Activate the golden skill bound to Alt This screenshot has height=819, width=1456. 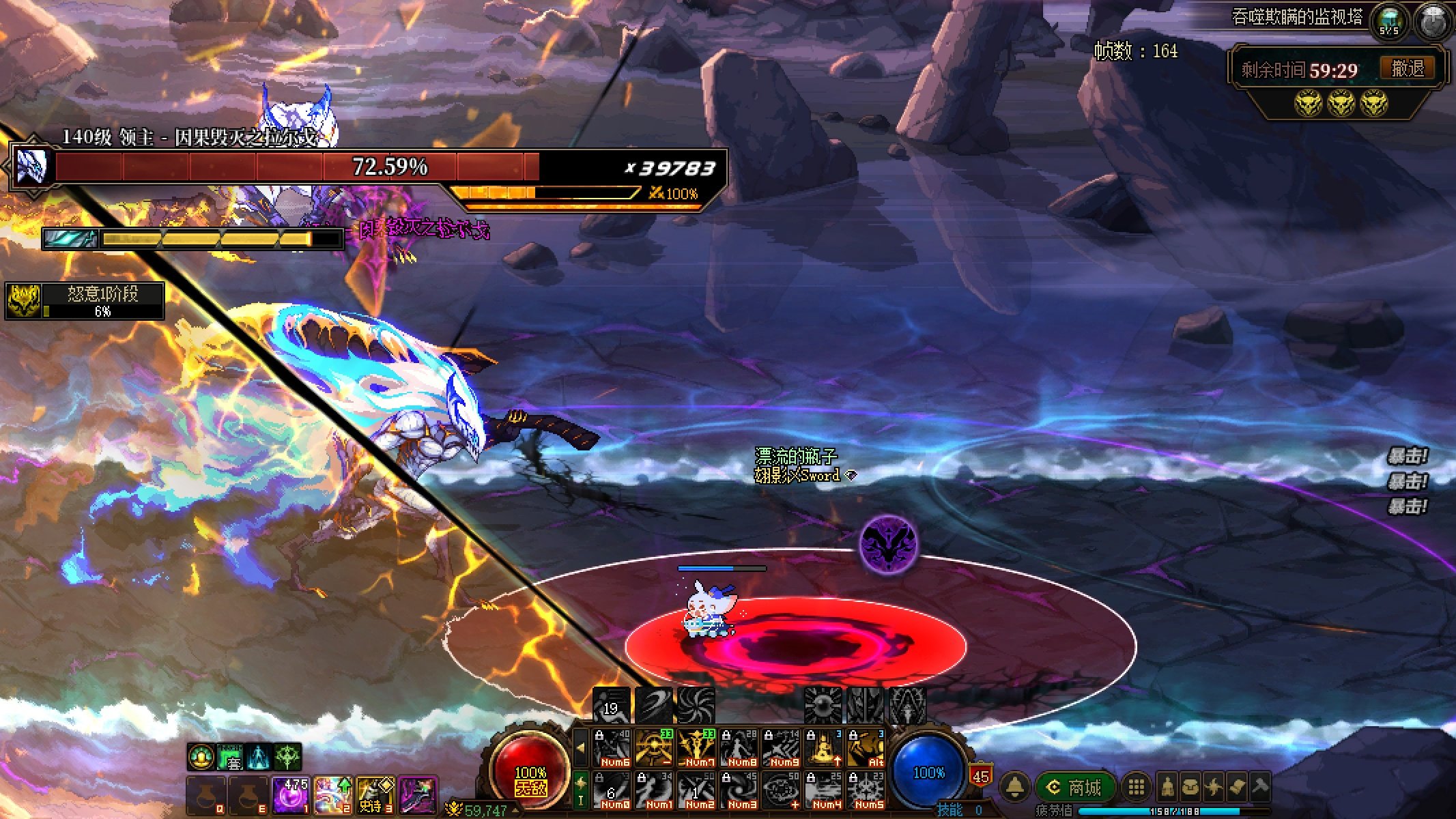pyautogui.click(x=866, y=749)
